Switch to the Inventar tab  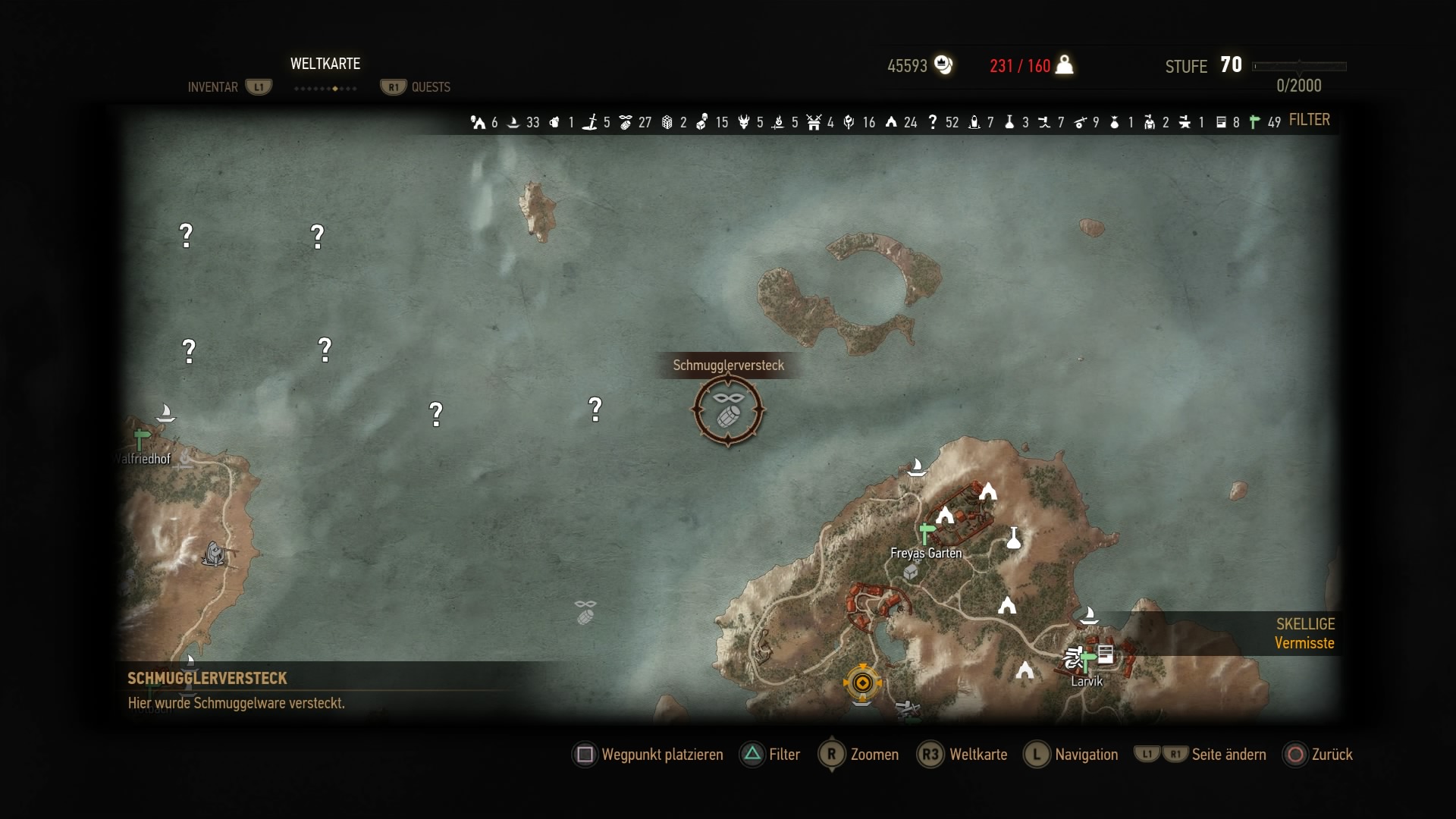click(213, 87)
